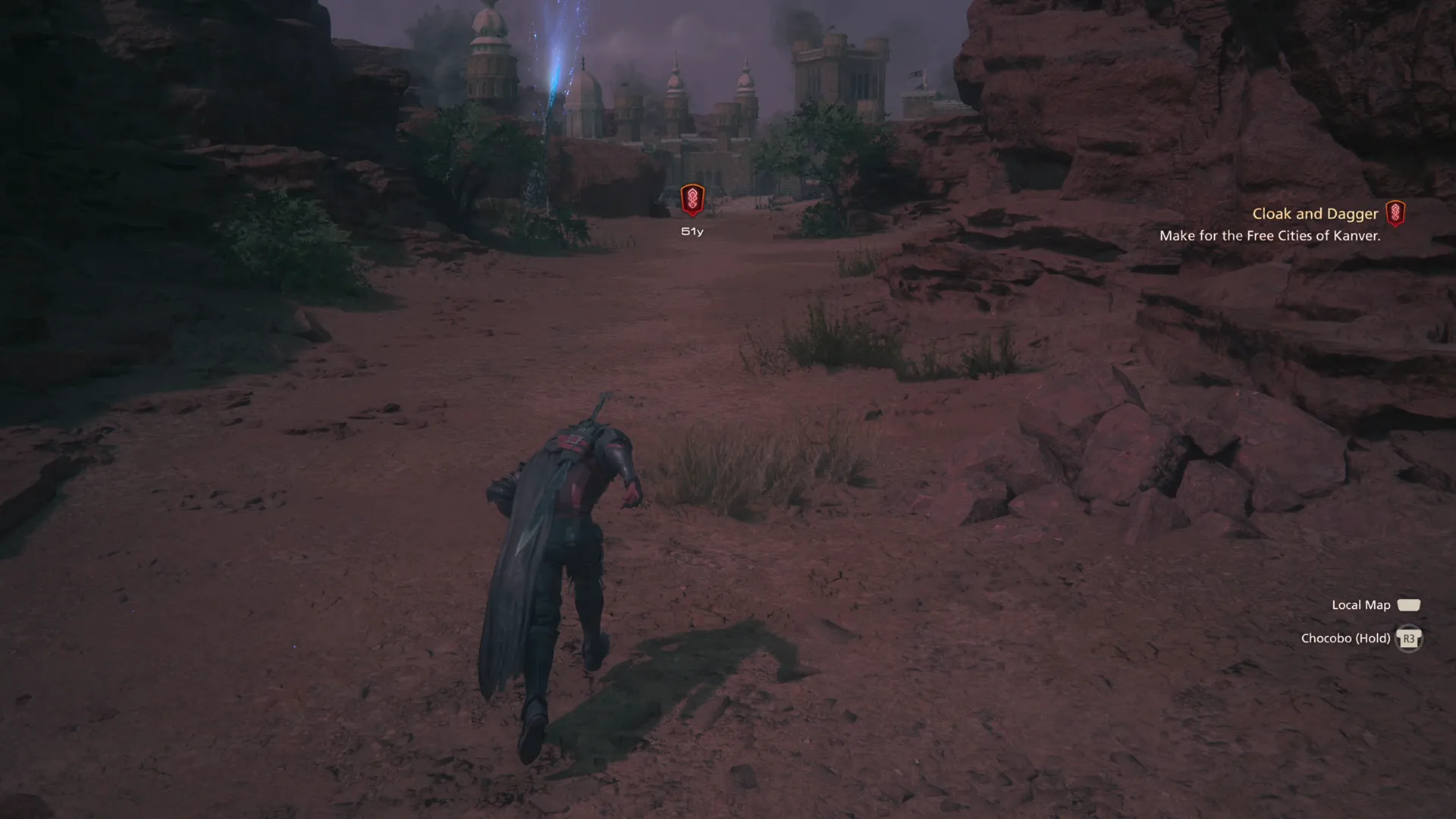Toggle the chocobo summon prompt

coord(1409,638)
